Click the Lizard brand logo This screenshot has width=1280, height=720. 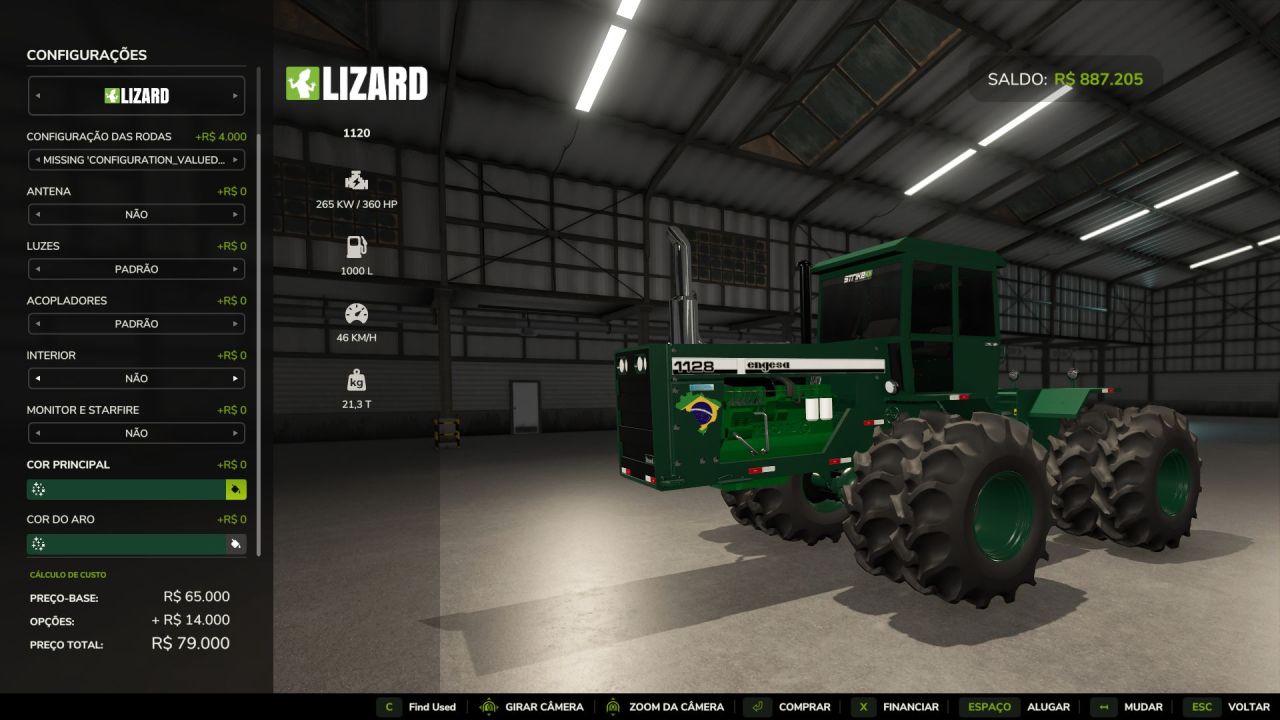pos(355,85)
